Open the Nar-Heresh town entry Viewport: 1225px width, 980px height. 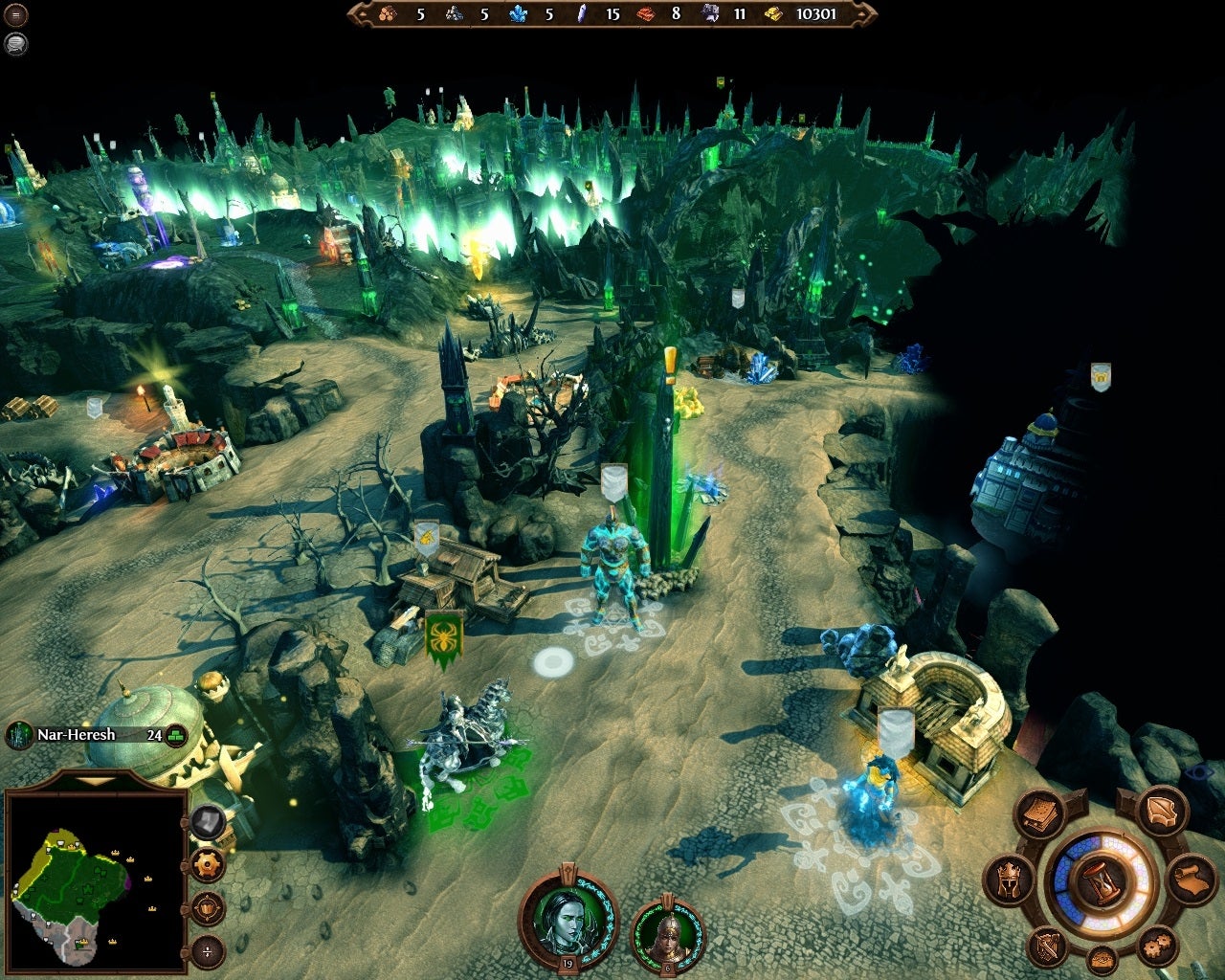77,735
